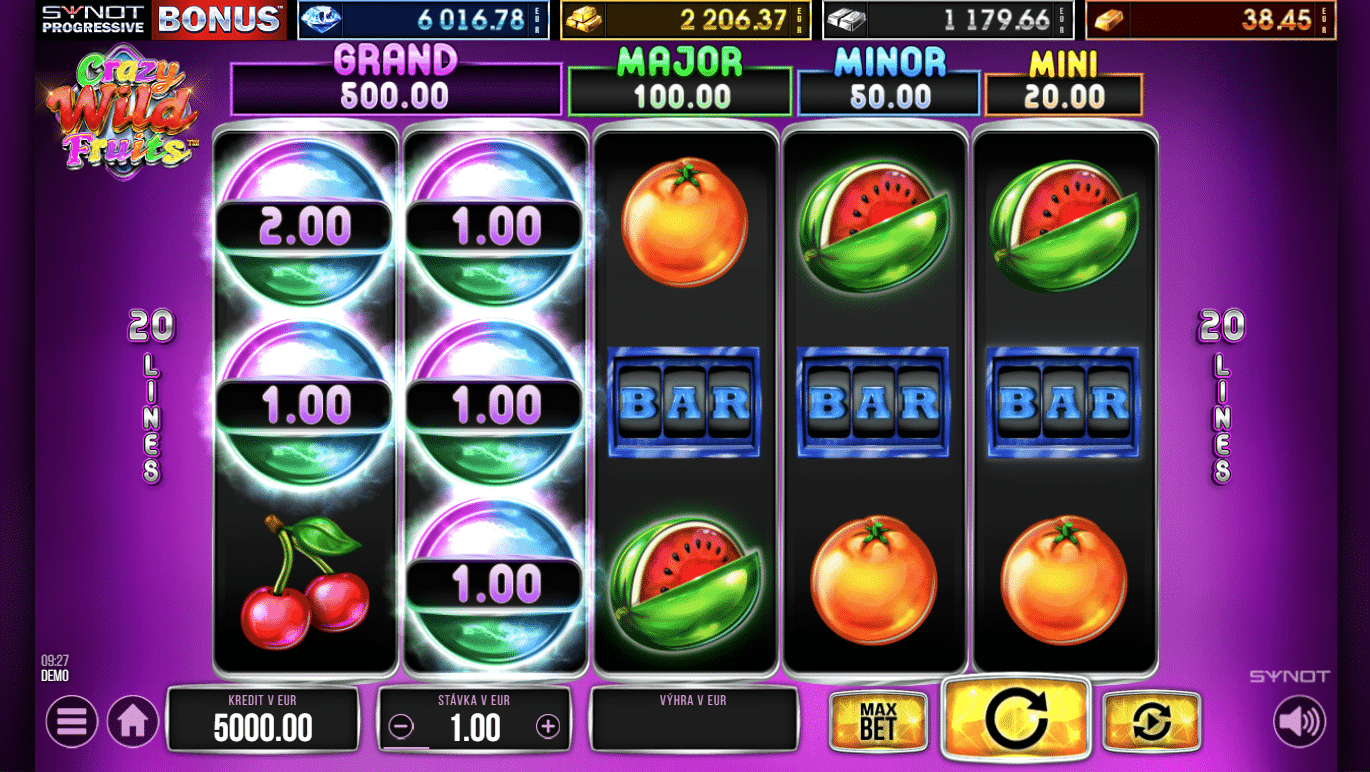Image resolution: width=1370 pixels, height=772 pixels.
Task: Select the MINOR 50.00 jackpot banner
Action: (888, 87)
